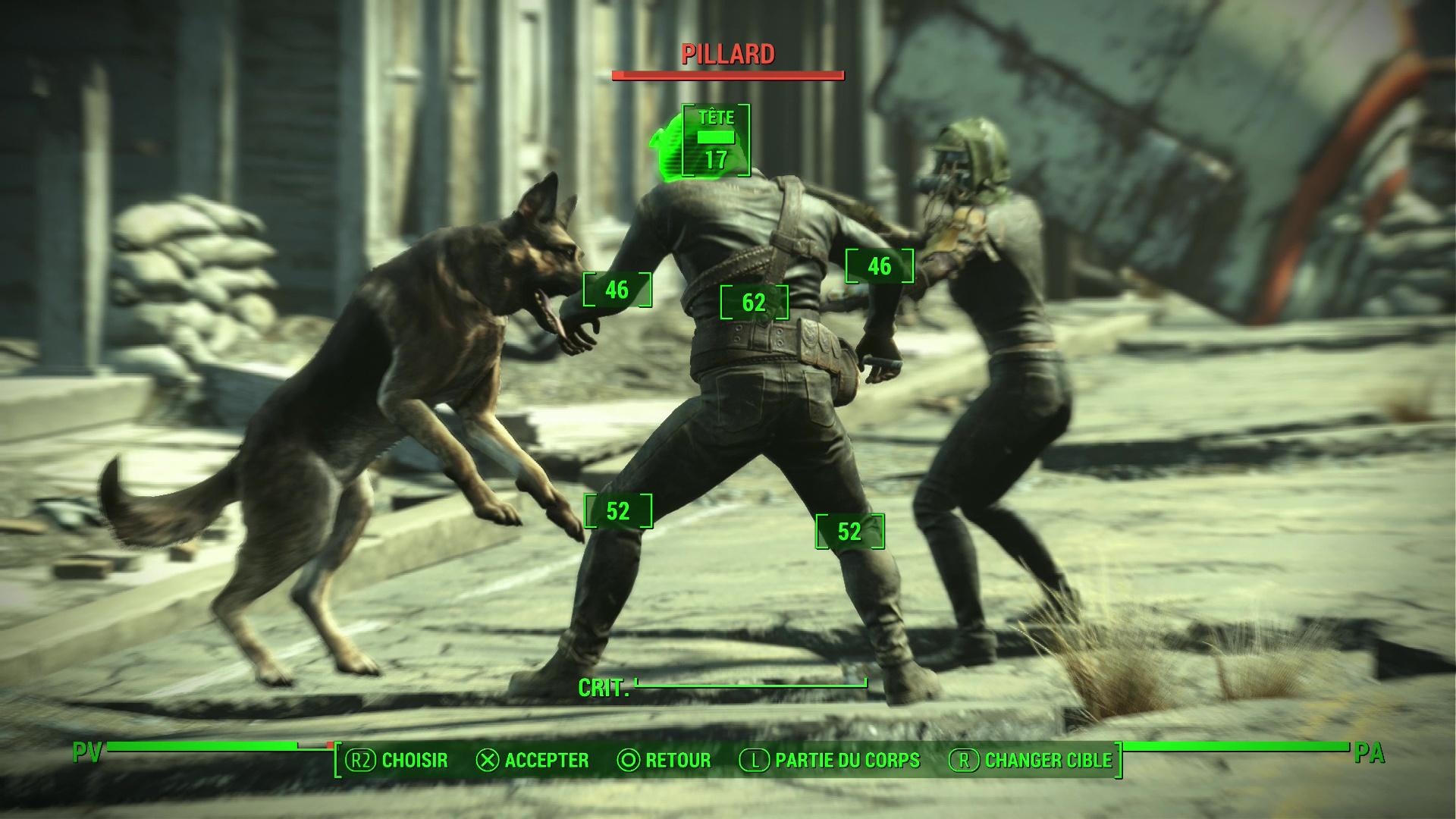The height and width of the screenshot is (819, 1456).
Task: Select the 52 leg target near the dog's paw
Action: click(618, 511)
